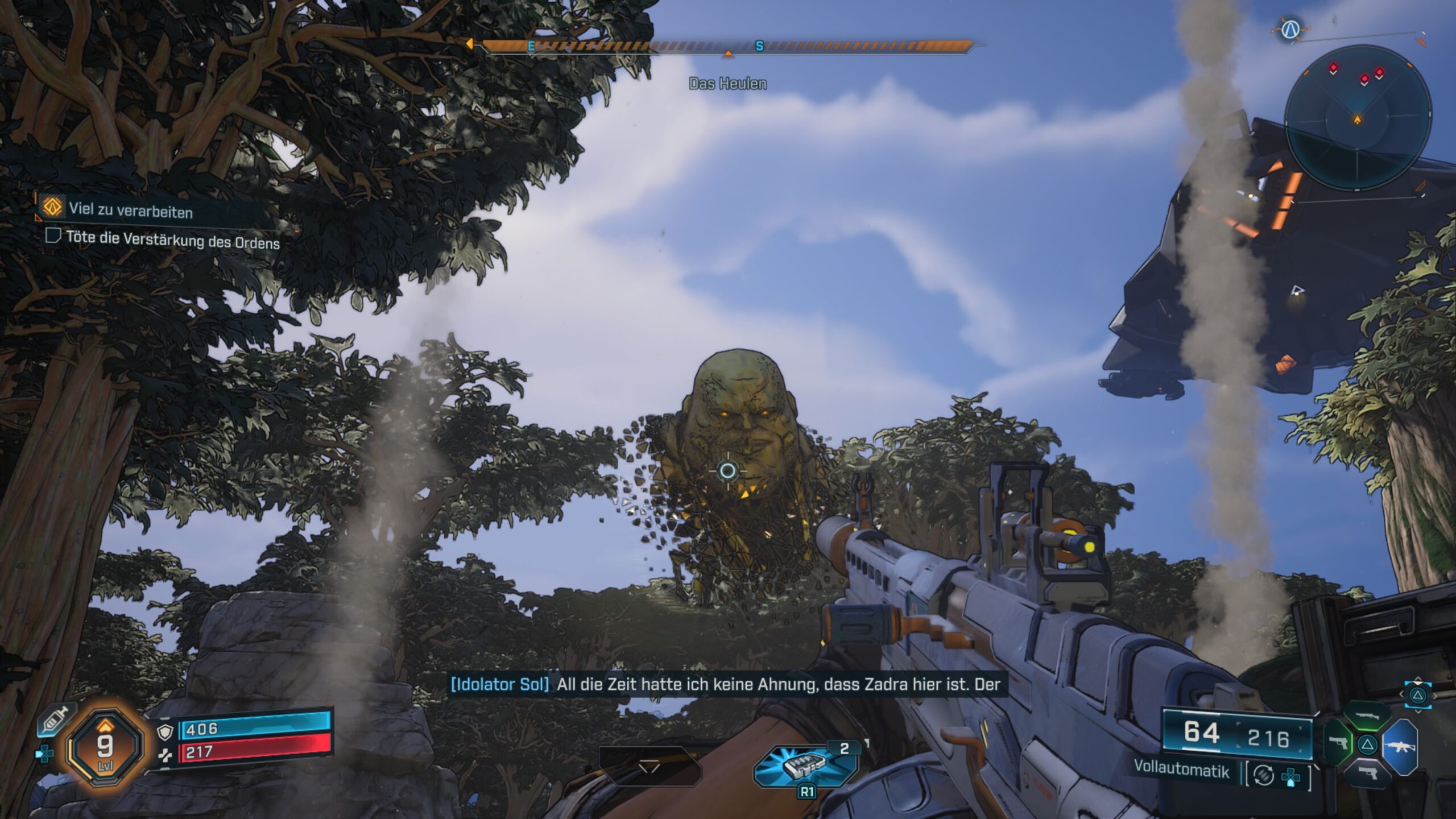This screenshot has width=1456, height=819.
Task: Click the compass bar above "Das Heulen"
Action: click(x=727, y=47)
